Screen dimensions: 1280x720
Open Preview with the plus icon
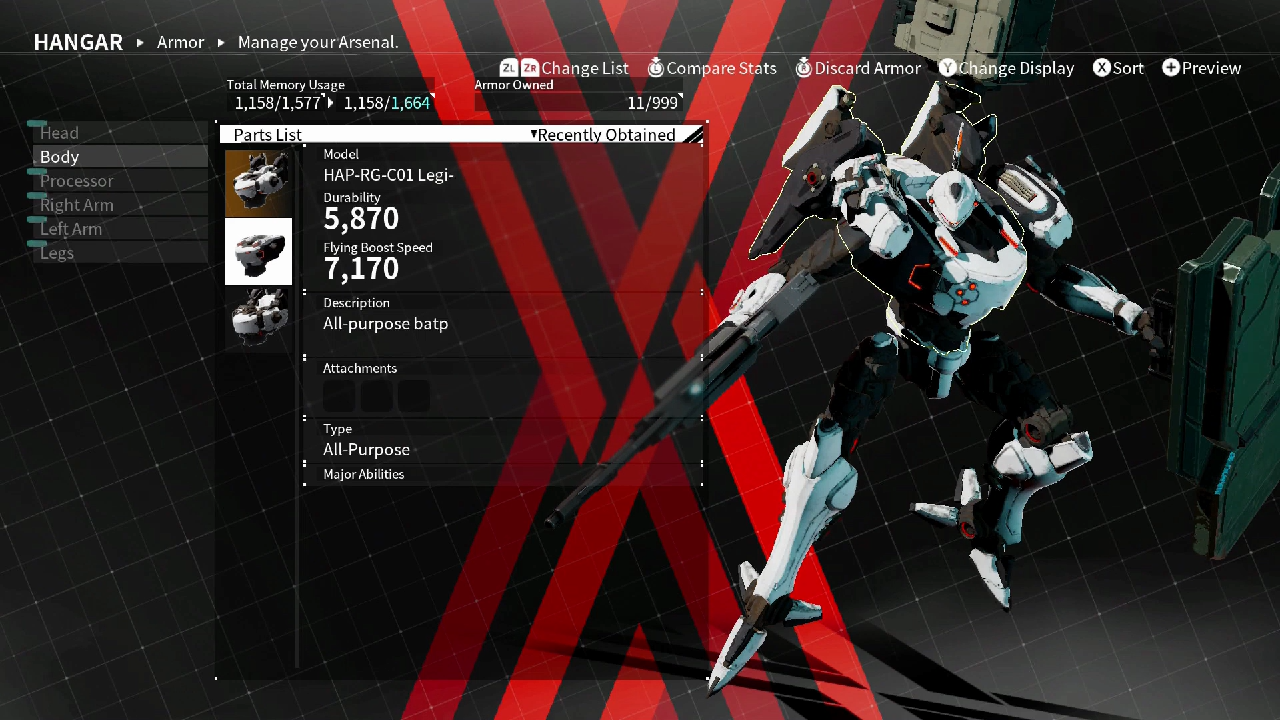[1170, 68]
